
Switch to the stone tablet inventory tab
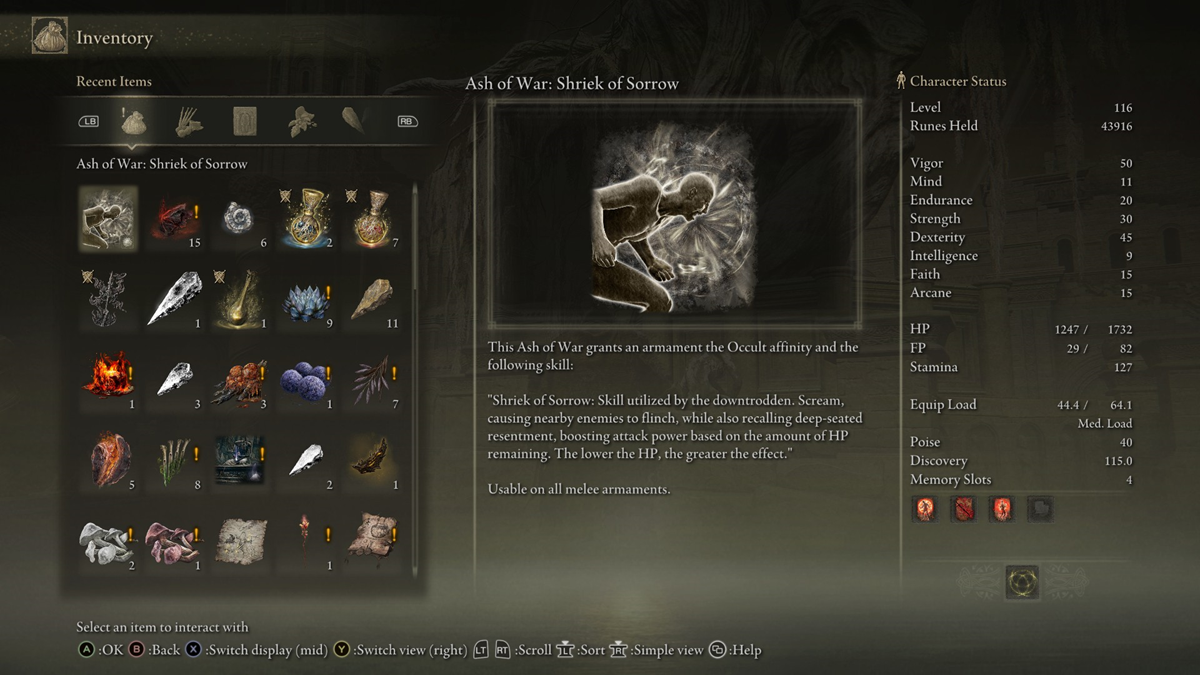pos(245,122)
